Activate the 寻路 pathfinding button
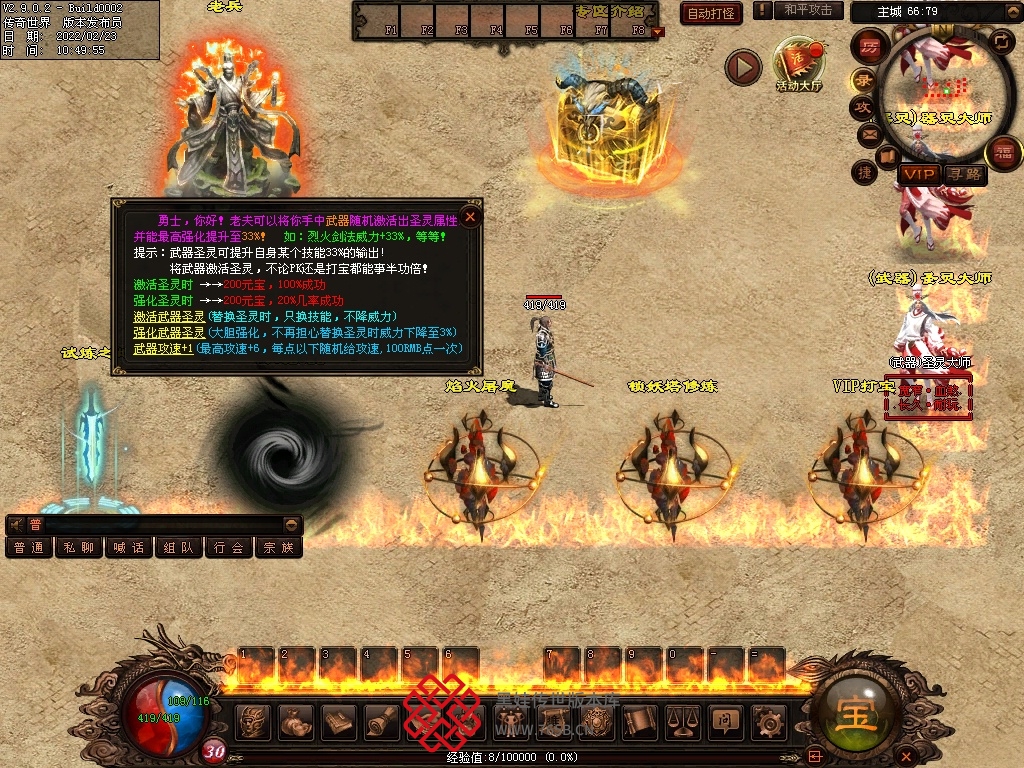Screen dimensions: 1024x768 tap(965, 174)
